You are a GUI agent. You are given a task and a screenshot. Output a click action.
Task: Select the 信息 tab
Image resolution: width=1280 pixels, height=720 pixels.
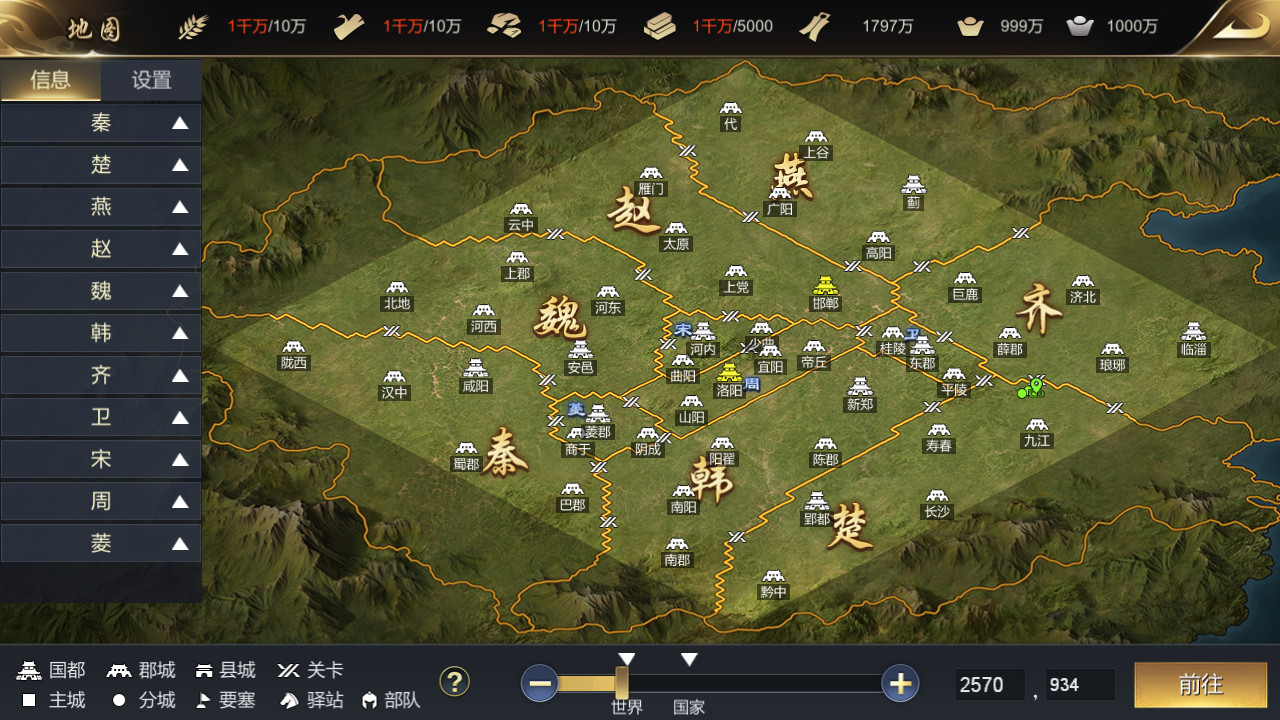point(51,81)
